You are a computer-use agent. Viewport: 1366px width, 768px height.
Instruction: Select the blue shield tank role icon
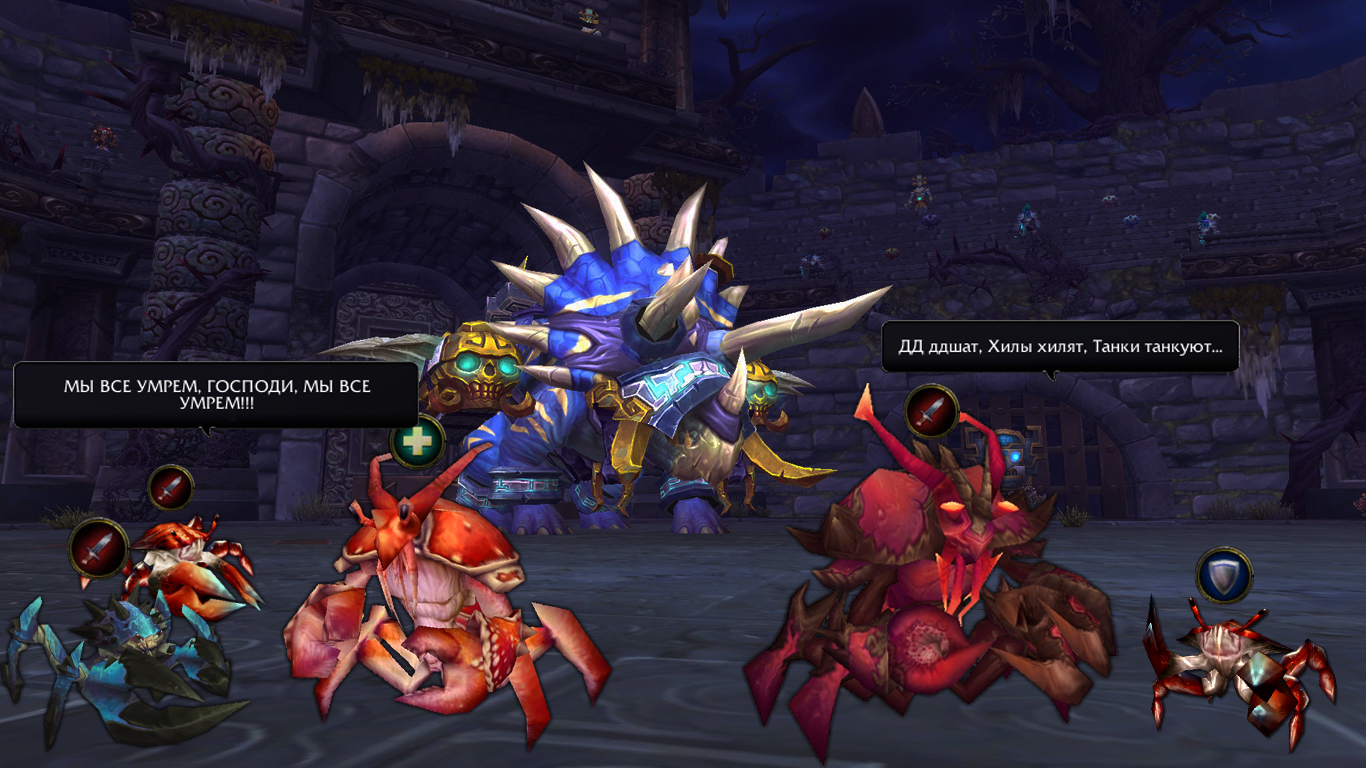point(1224,575)
